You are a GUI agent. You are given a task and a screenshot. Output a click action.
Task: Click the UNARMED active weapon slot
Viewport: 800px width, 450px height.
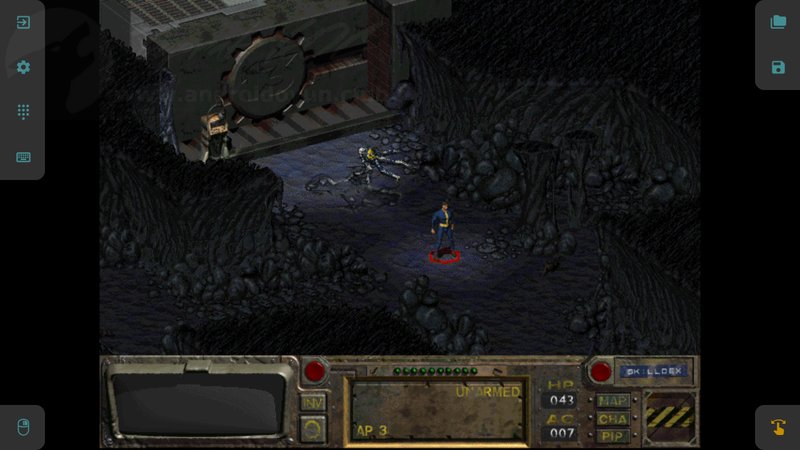[x=436, y=409]
